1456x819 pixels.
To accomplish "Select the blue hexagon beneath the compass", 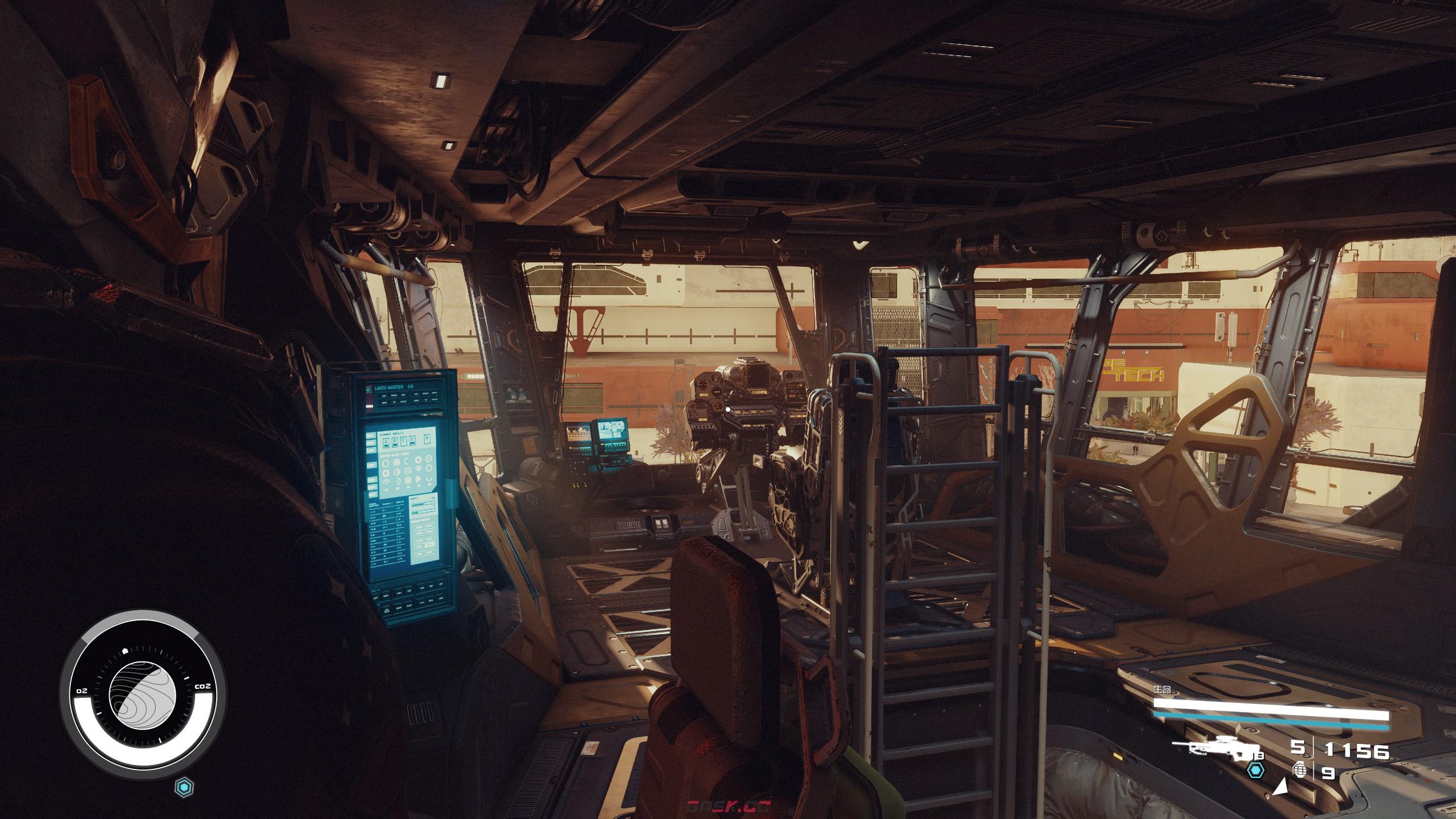I will pos(185,787).
